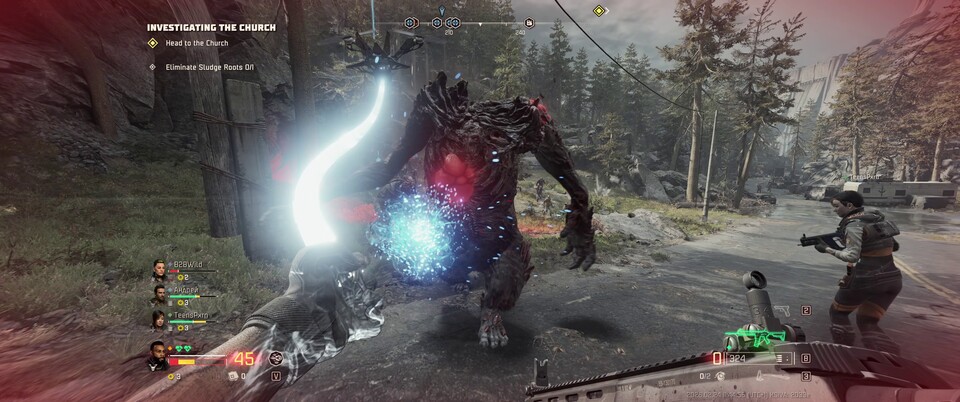Select teammate TeensPxrn's portrait
The width and height of the screenshot is (960, 402).
[x=159, y=320]
